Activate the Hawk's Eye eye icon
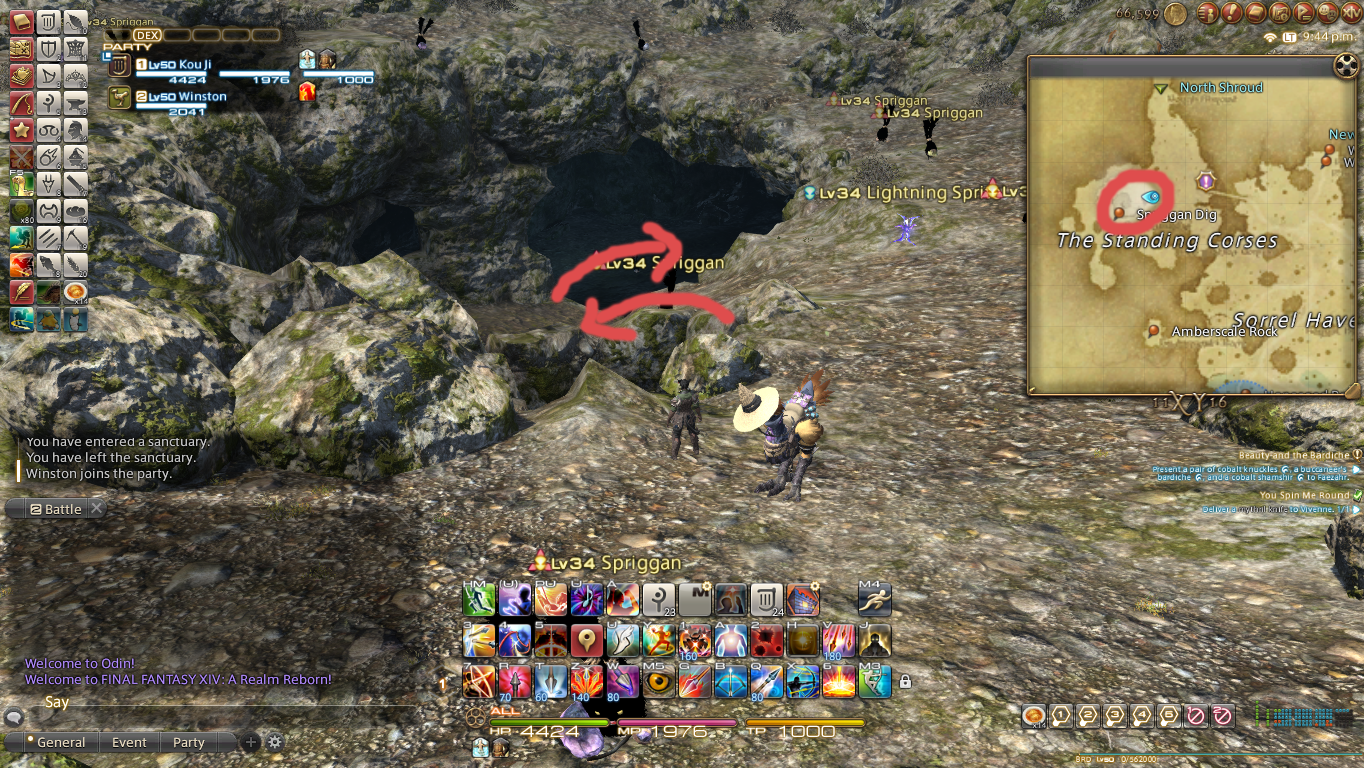Image resolution: width=1364 pixels, height=768 pixels. [658, 680]
